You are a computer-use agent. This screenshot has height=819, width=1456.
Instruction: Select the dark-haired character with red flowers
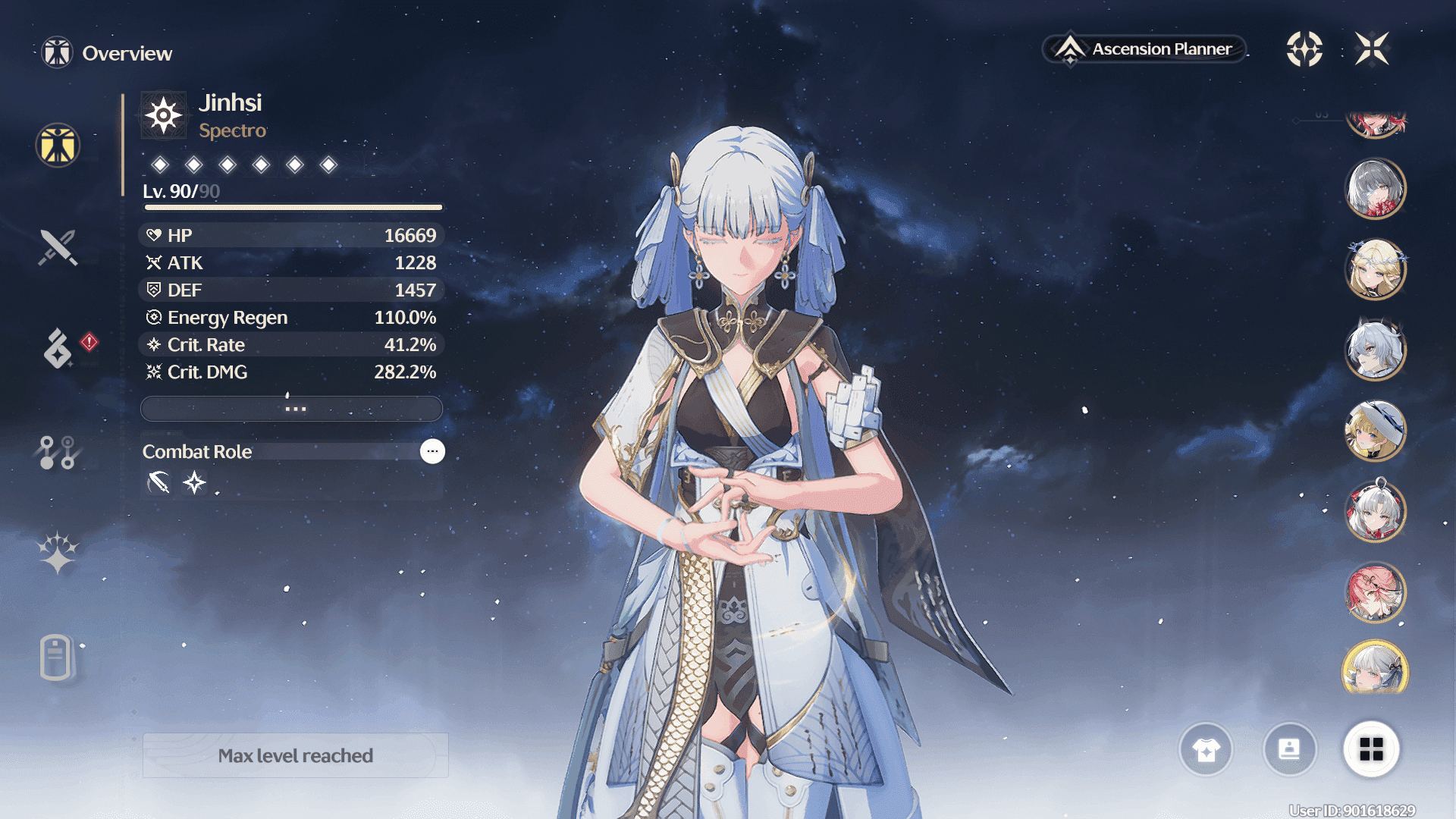(x=1375, y=189)
